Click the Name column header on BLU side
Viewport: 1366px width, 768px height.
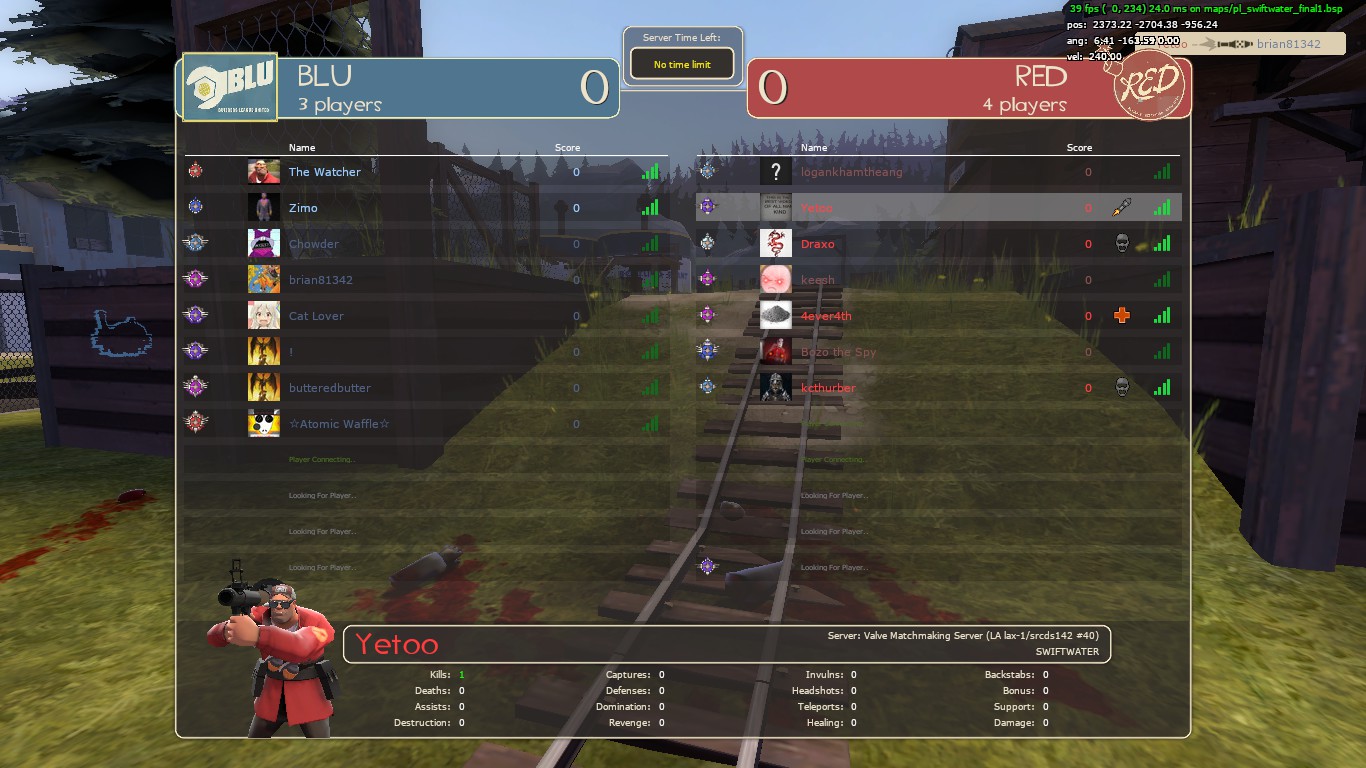[x=302, y=147]
